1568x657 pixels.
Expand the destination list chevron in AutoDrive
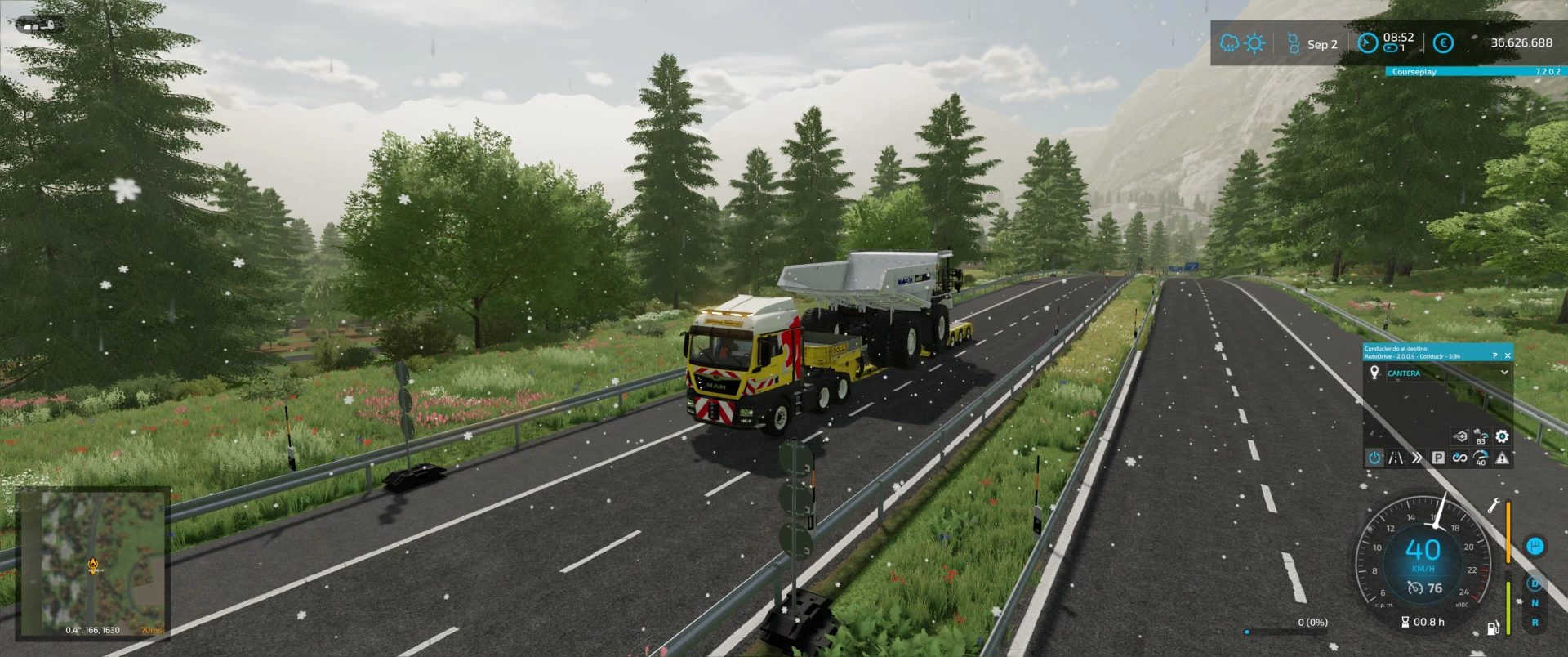pos(1504,373)
